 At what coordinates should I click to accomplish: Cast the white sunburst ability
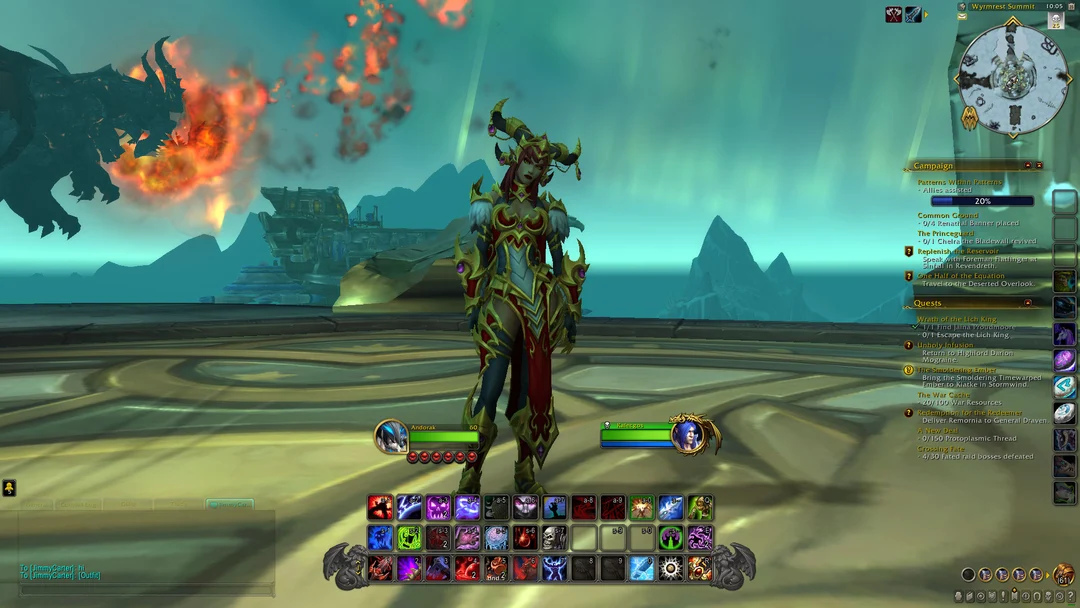(671, 568)
